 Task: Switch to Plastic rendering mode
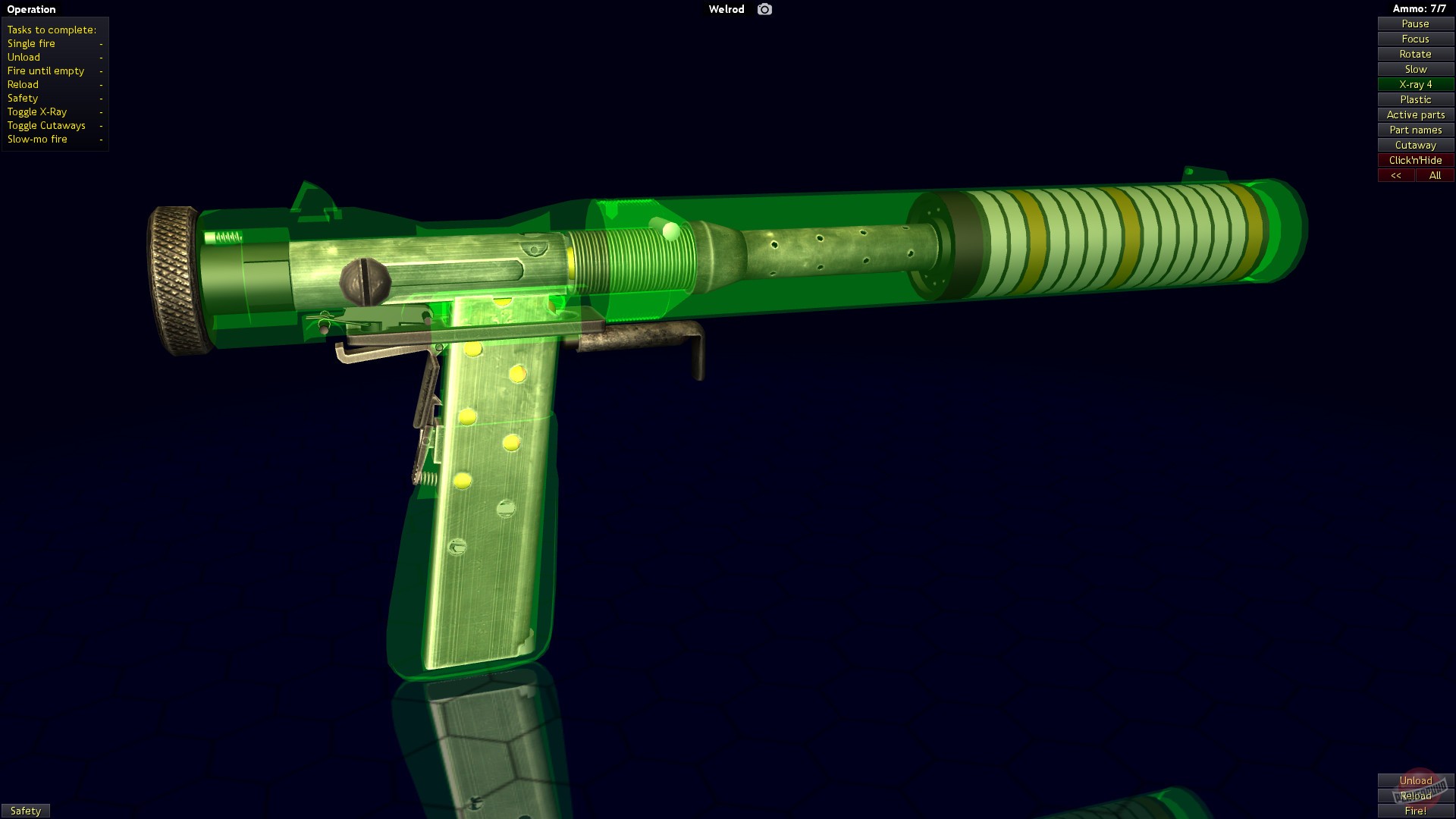[x=1415, y=99]
